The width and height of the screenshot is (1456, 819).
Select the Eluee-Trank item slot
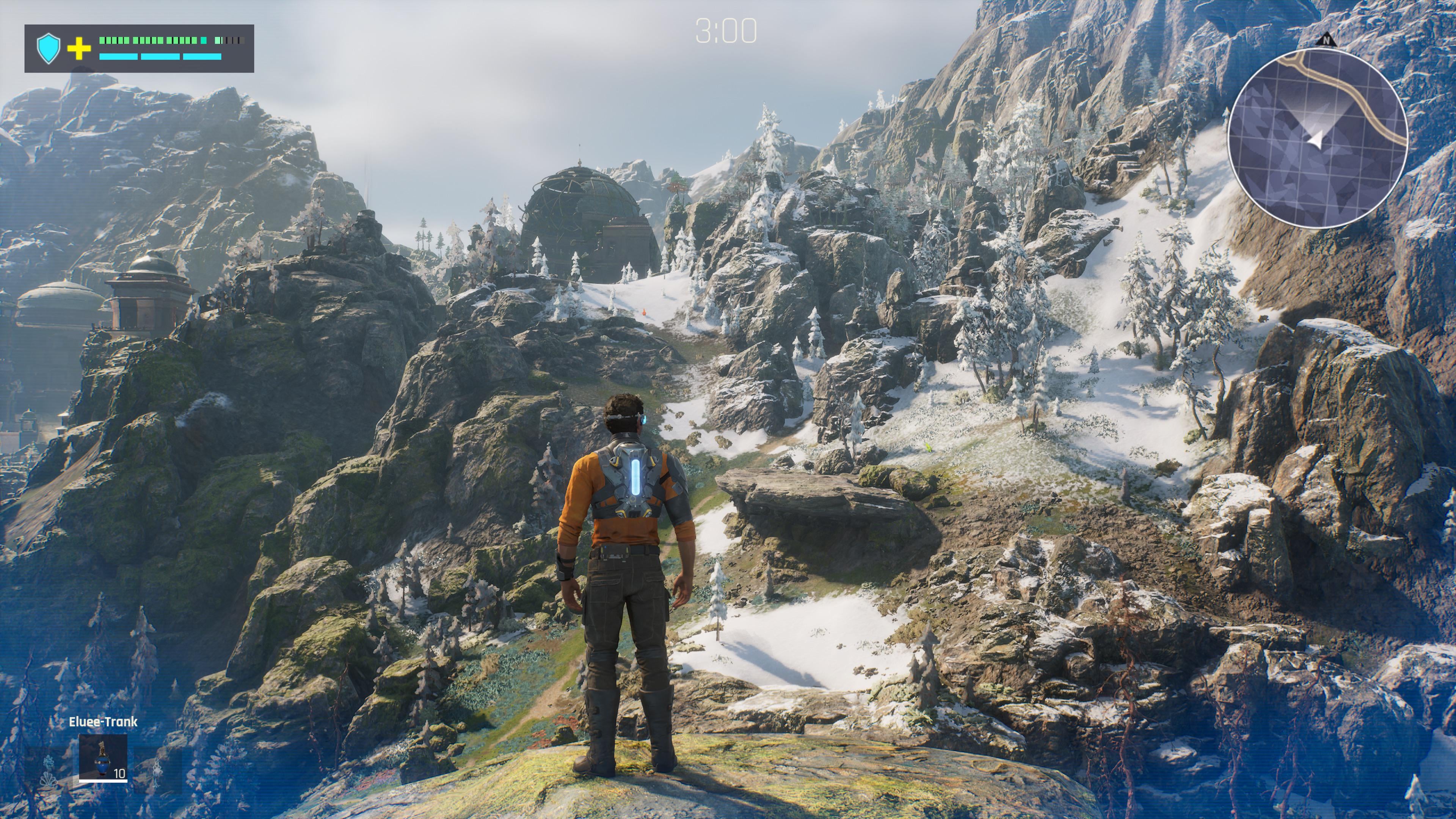click(103, 757)
